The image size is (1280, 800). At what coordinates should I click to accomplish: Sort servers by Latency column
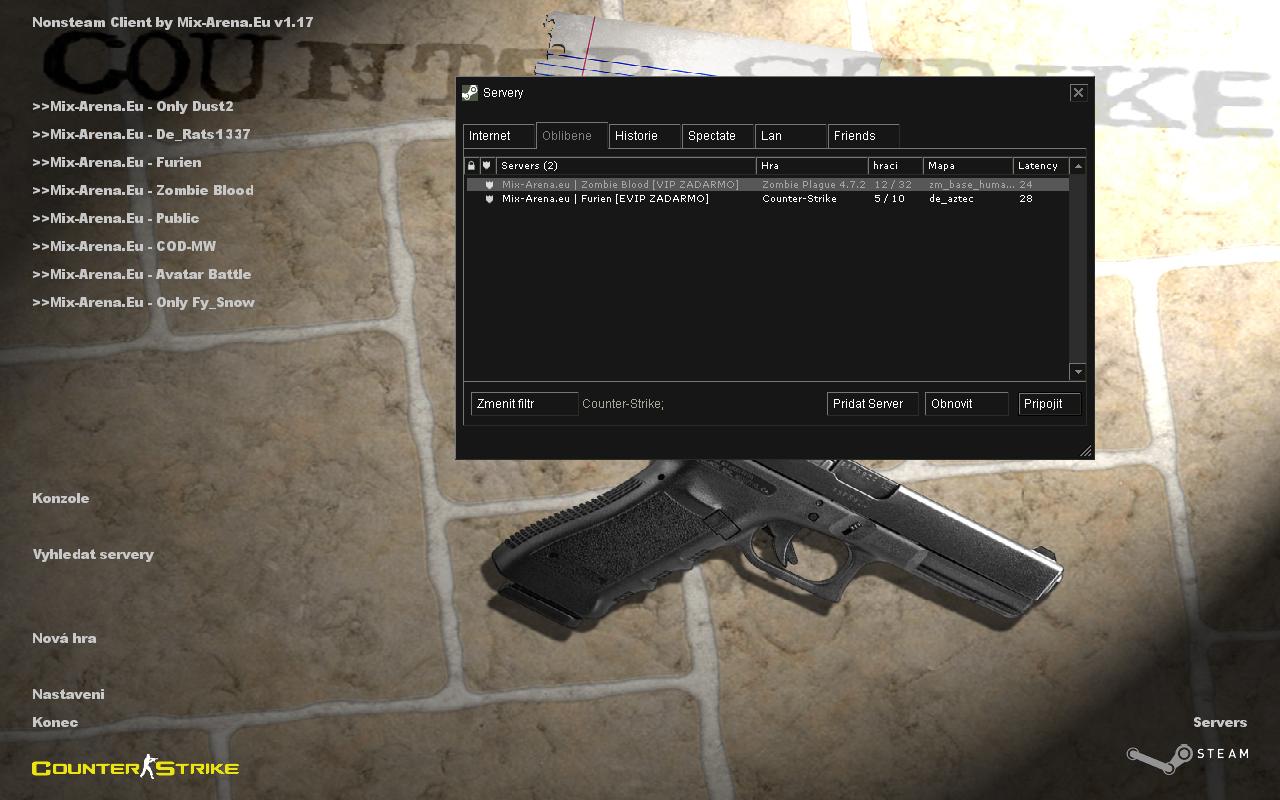[1040, 166]
